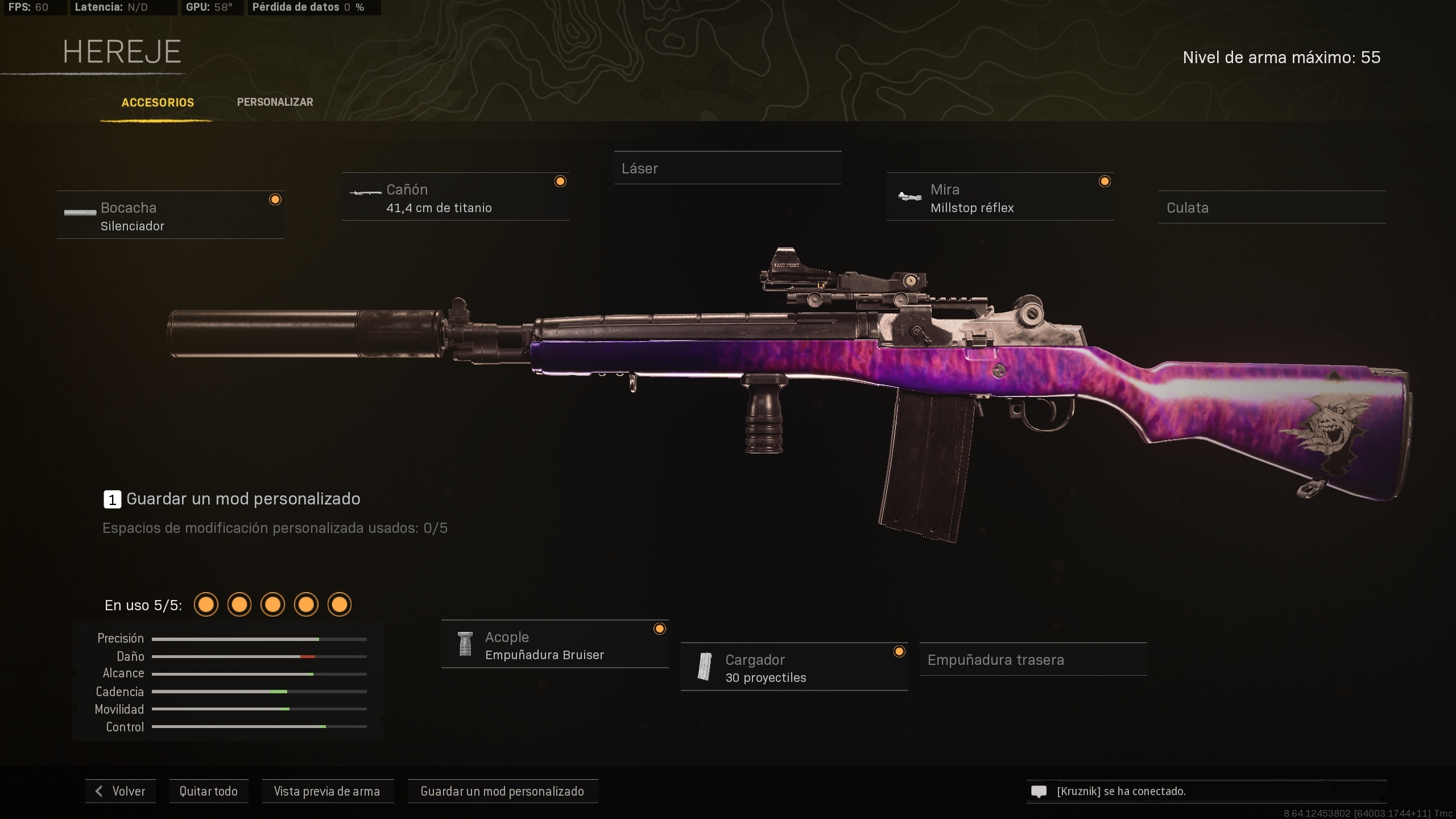1456x819 pixels.
Task: Select the Silenciador muzzle icon in Bocacha slot
Action: pyautogui.click(x=80, y=213)
